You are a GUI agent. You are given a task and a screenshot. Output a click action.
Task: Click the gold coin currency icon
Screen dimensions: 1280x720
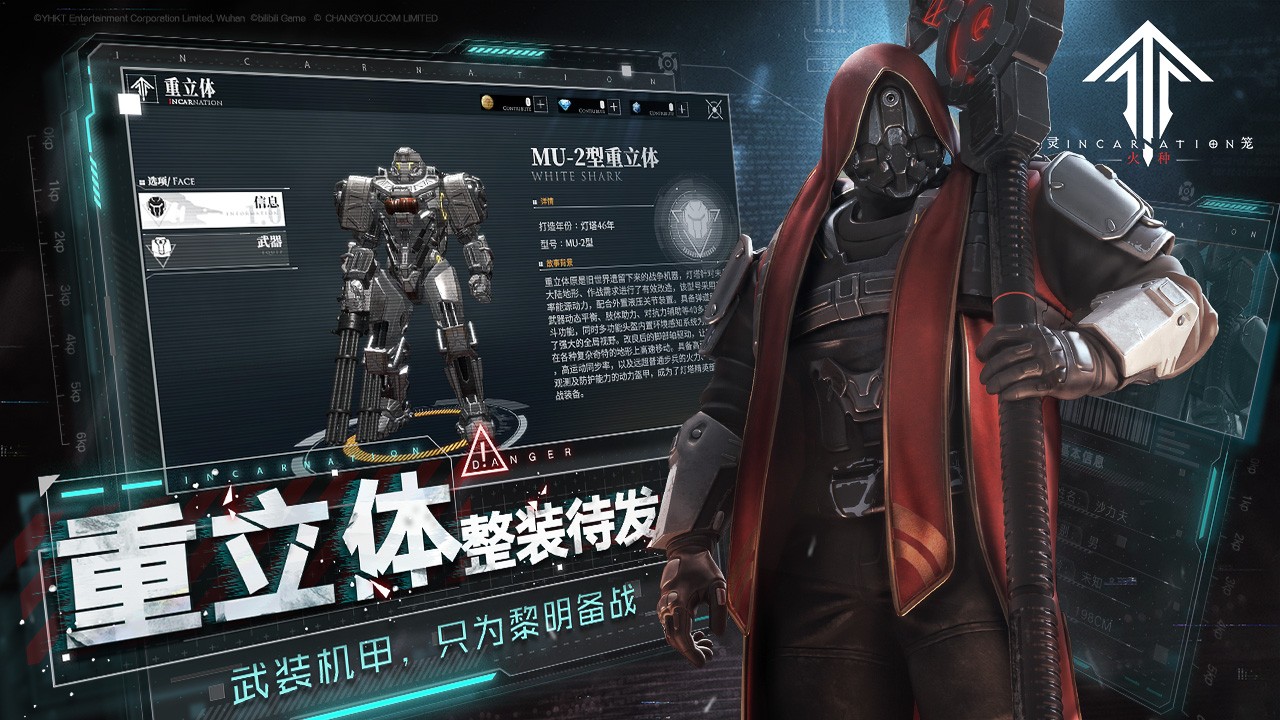pos(487,102)
